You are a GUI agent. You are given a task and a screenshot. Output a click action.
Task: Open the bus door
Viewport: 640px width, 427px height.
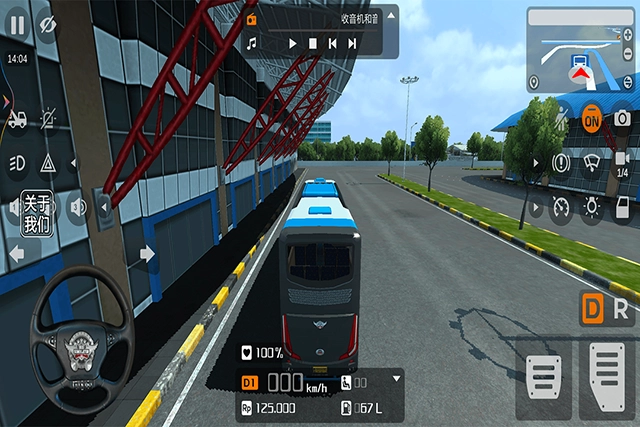coord(621,208)
